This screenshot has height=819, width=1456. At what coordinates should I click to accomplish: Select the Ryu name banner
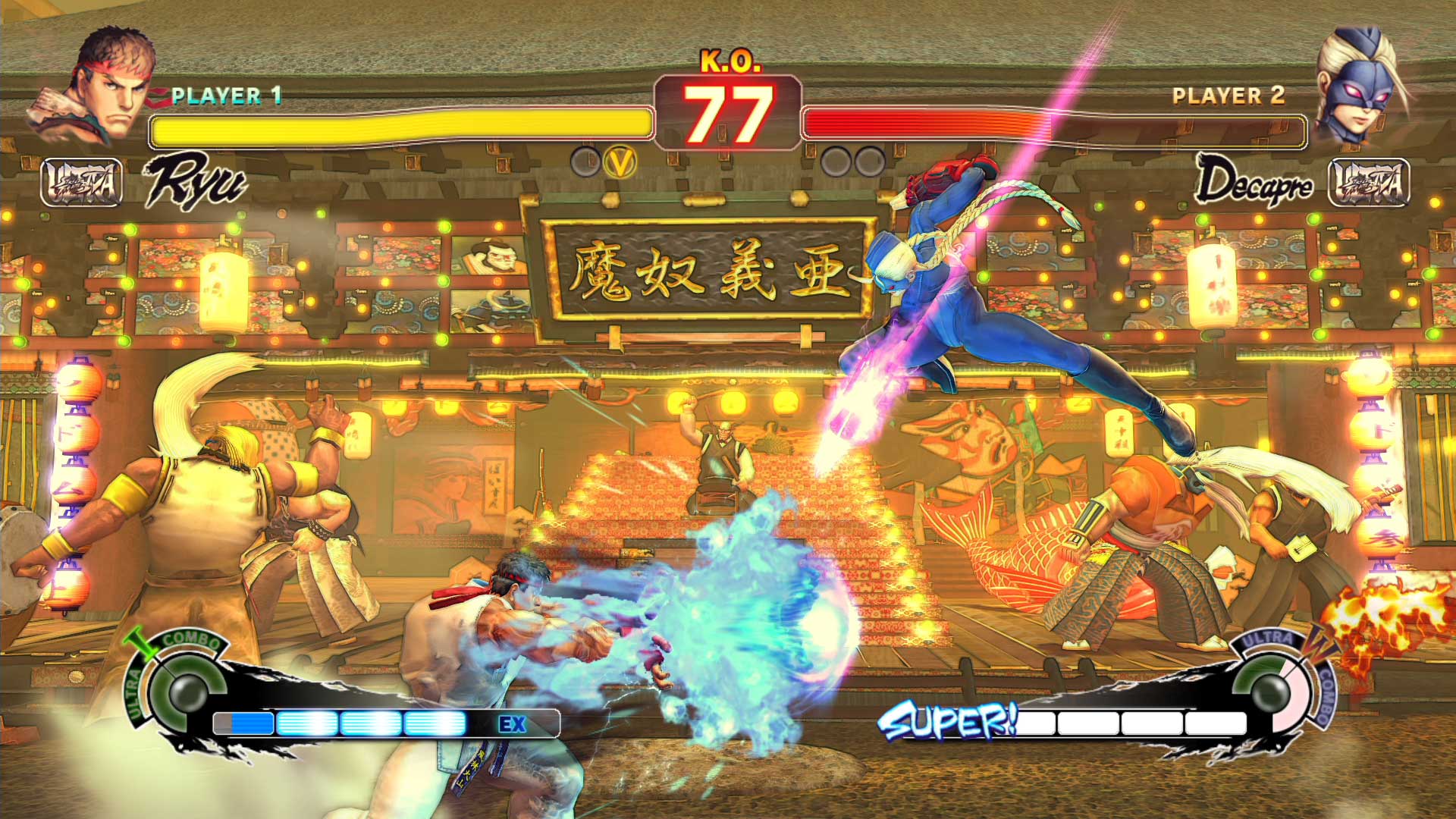196,180
